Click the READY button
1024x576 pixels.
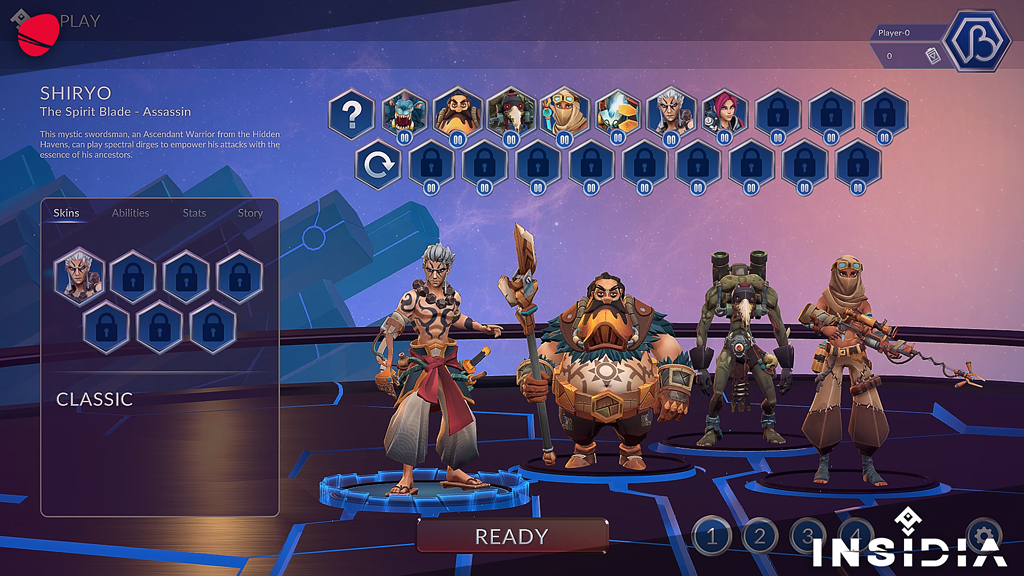click(x=512, y=536)
